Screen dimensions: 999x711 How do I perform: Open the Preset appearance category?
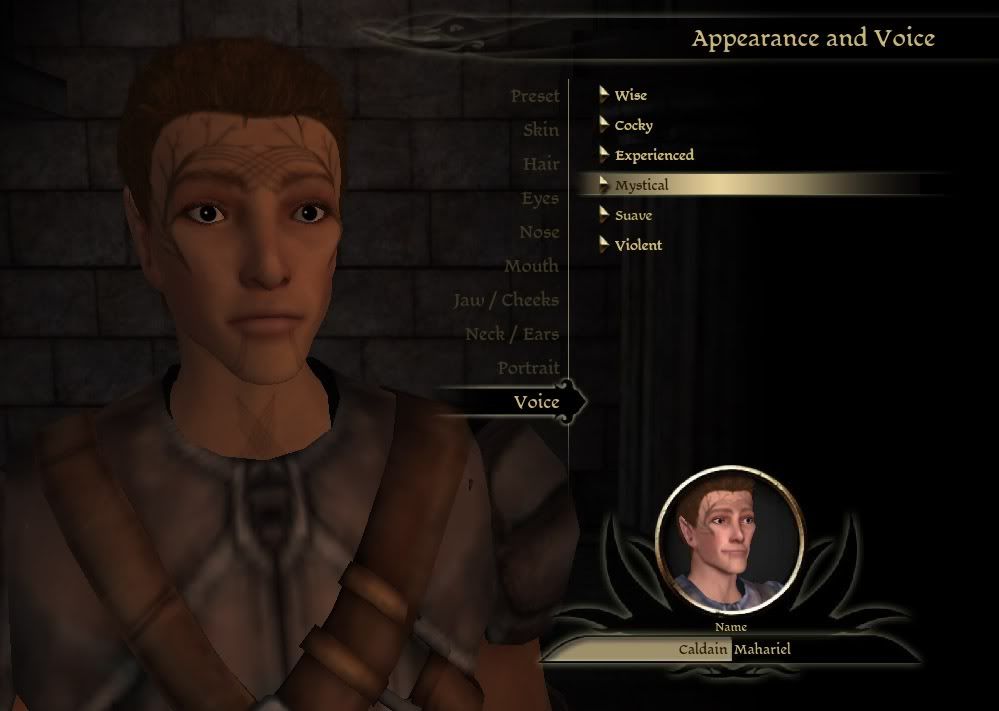click(535, 97)
